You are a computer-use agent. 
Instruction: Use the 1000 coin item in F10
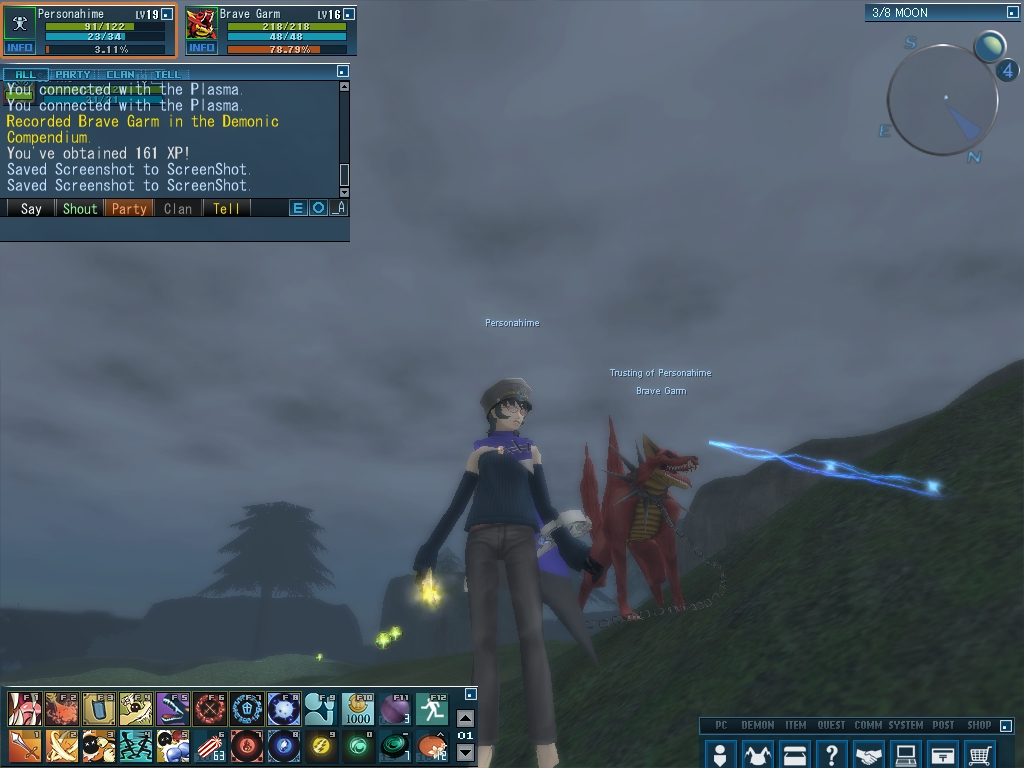pos(358,709)
